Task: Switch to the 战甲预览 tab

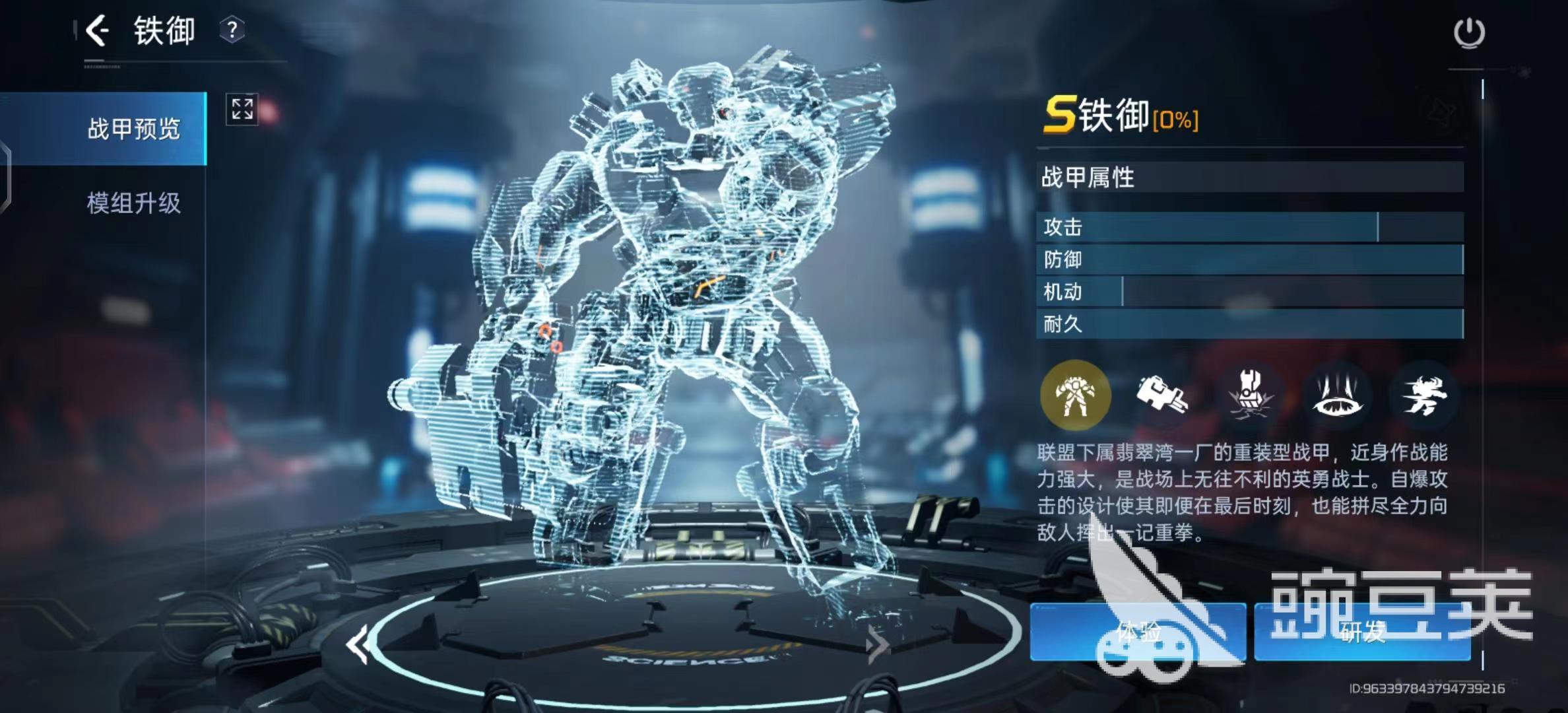Action: click(133, 129)
